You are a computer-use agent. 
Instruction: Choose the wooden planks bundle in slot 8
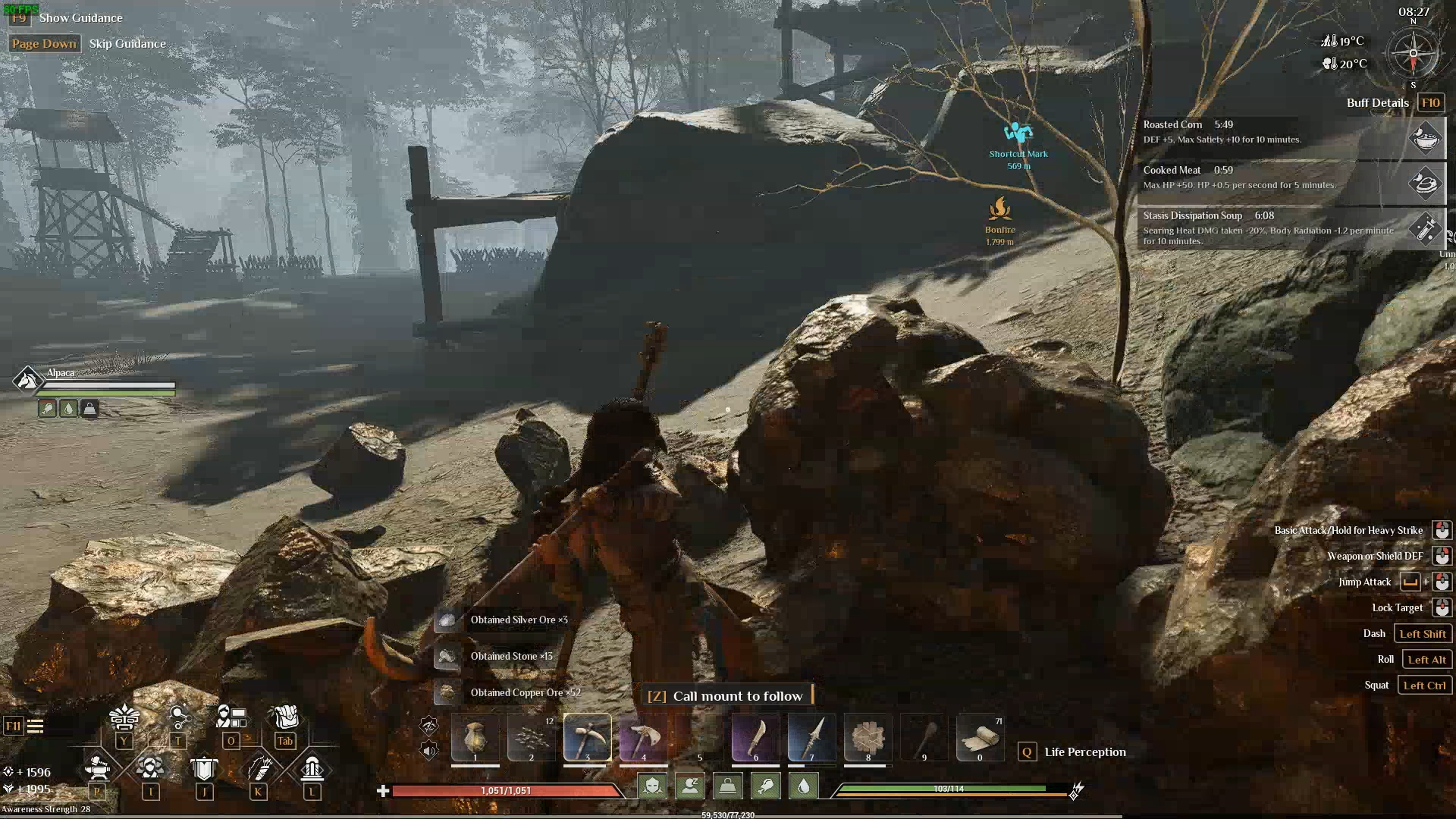click(868, 736)
